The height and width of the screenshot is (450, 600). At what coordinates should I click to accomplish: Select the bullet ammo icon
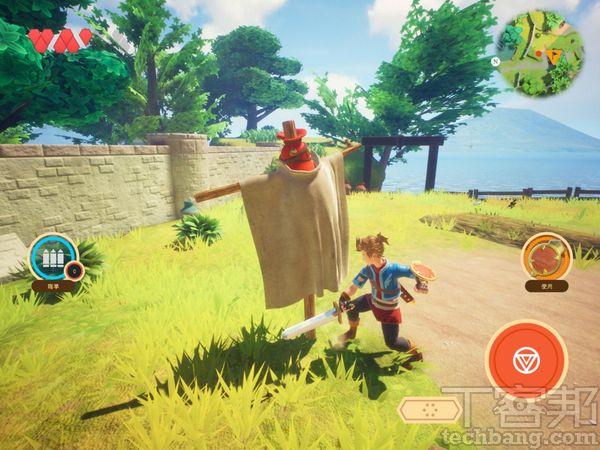[54, 258]
